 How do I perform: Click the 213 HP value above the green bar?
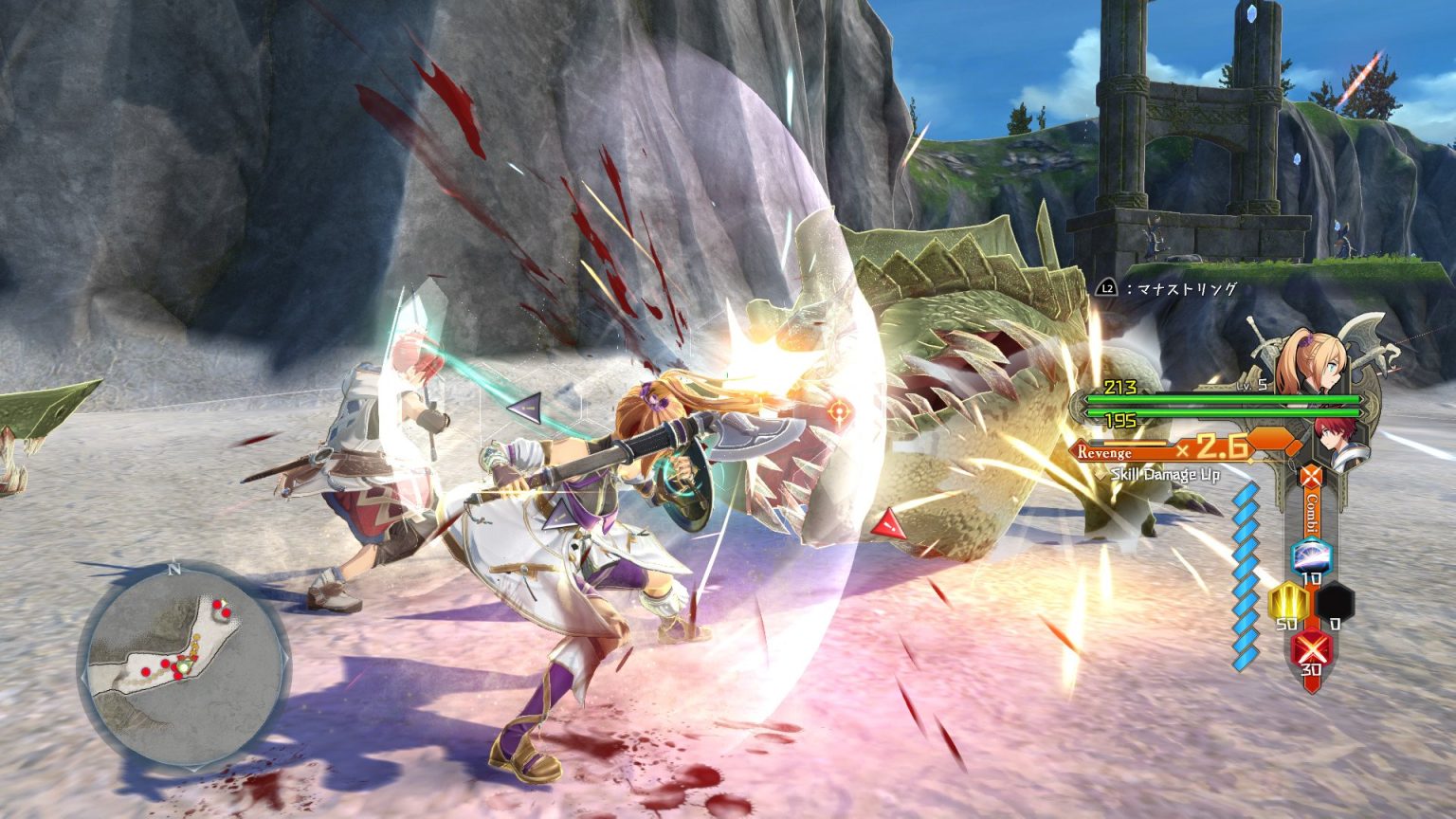pyautogui.click(x=1119, y=388)
